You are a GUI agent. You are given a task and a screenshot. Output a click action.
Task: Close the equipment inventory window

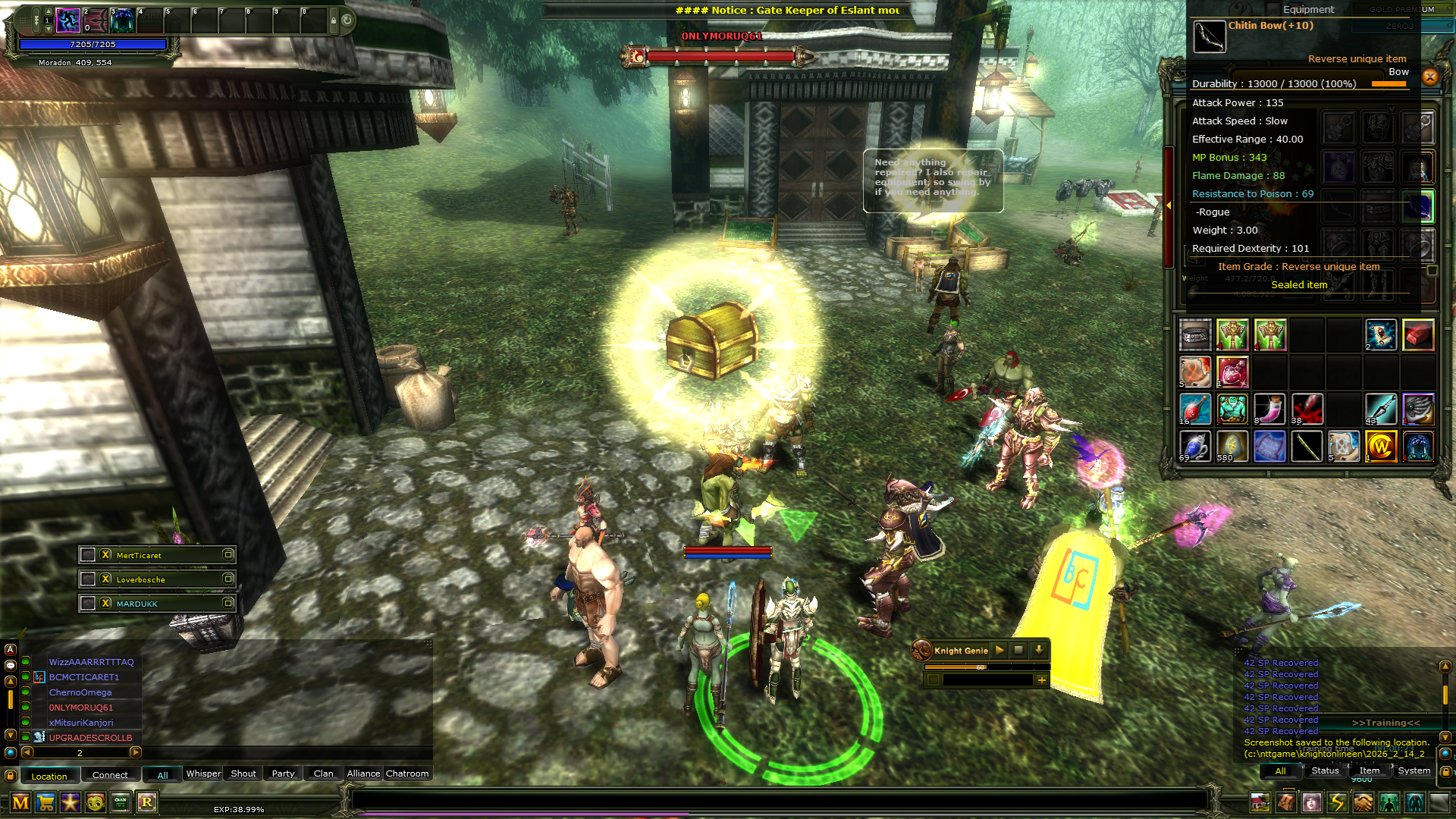click(x=1430, y=77)
